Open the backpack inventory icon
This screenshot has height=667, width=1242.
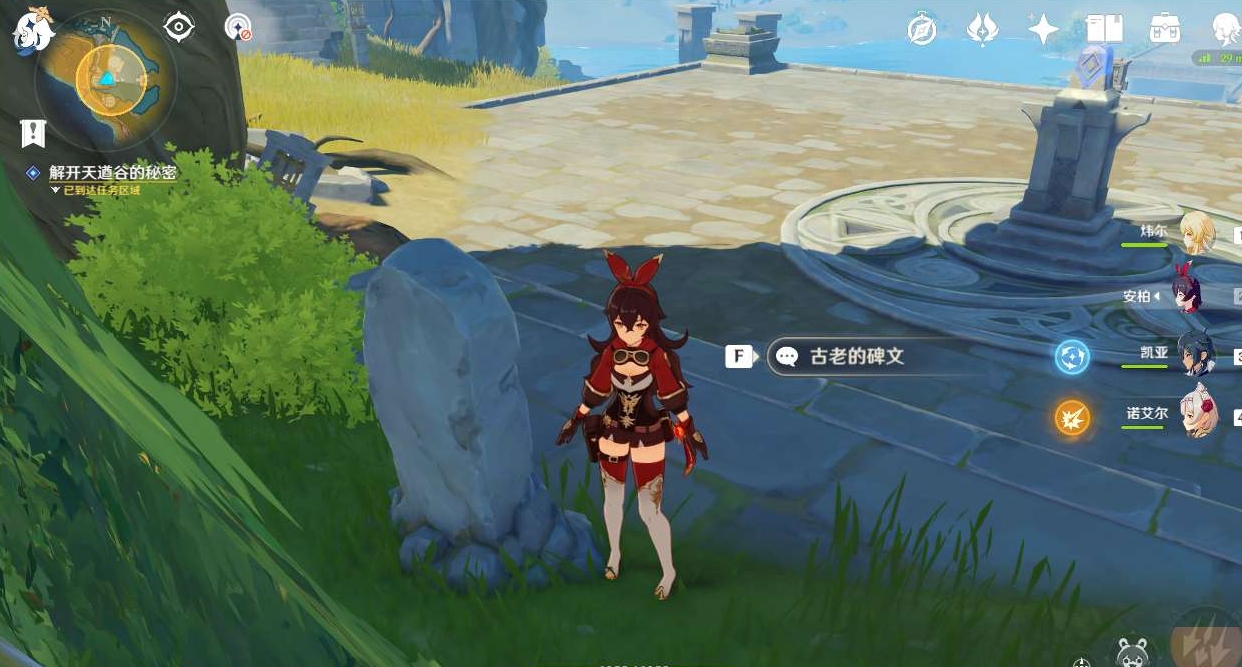pyautogui.click(x=1164, y=29)
